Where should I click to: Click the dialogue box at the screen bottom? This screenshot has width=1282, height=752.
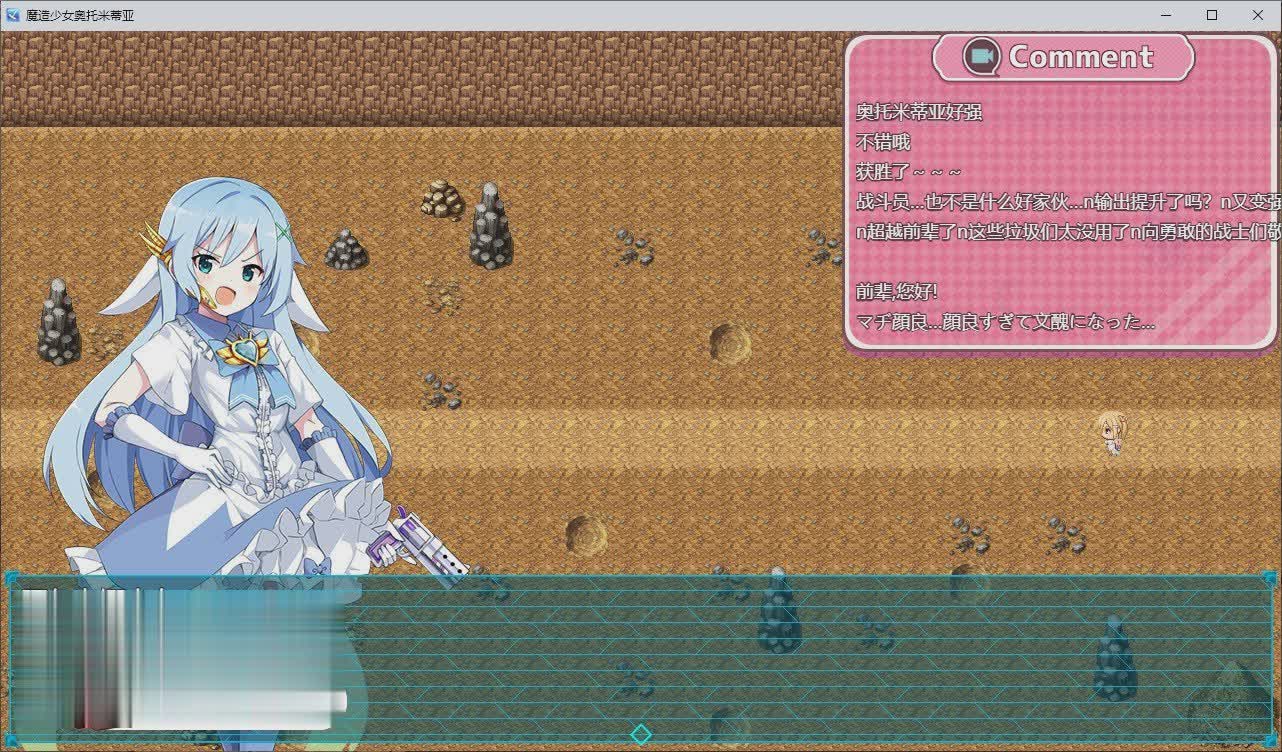[x=700, y=655]
